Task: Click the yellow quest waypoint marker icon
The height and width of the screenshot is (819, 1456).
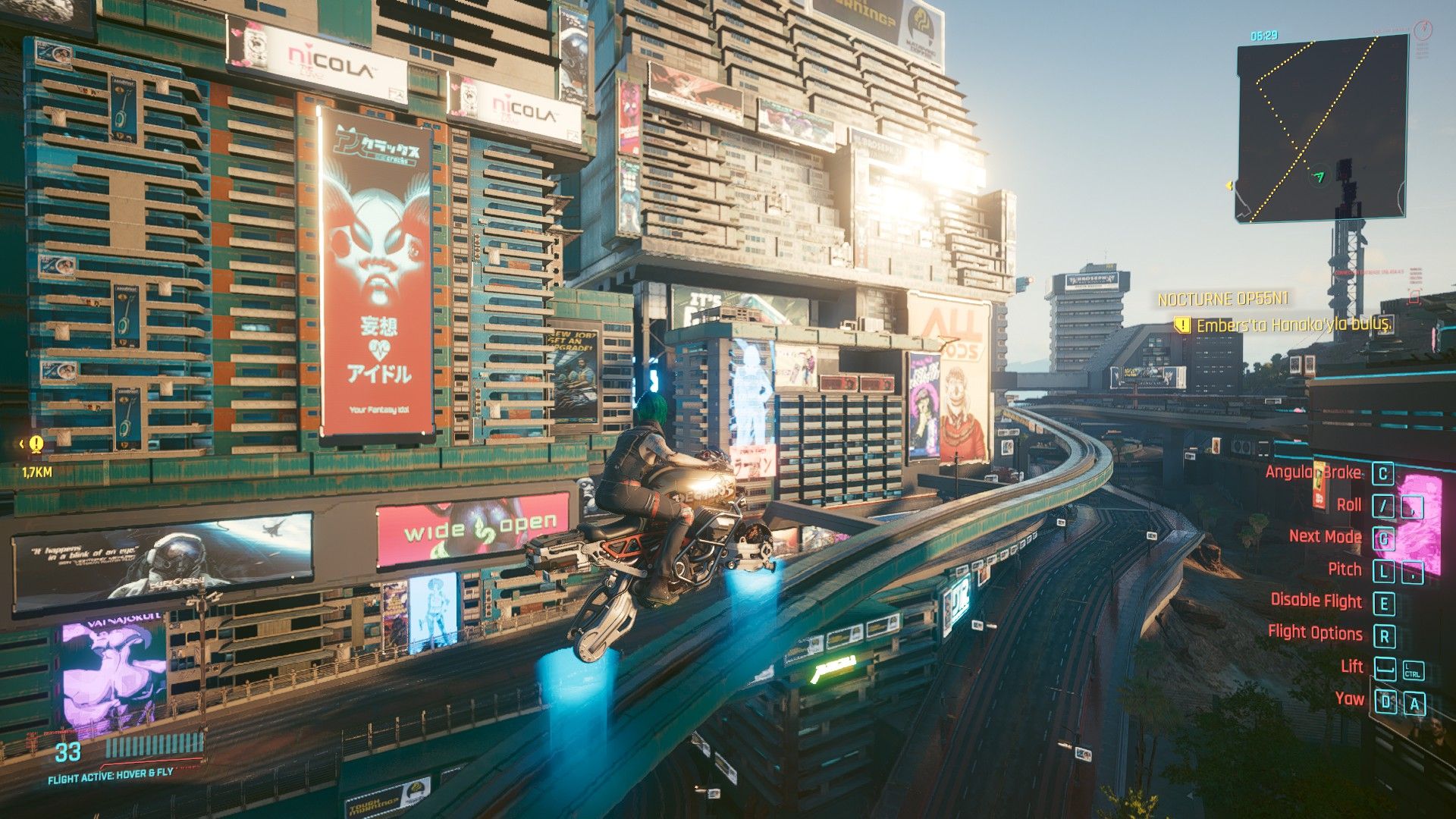Action: coord(36,444)
